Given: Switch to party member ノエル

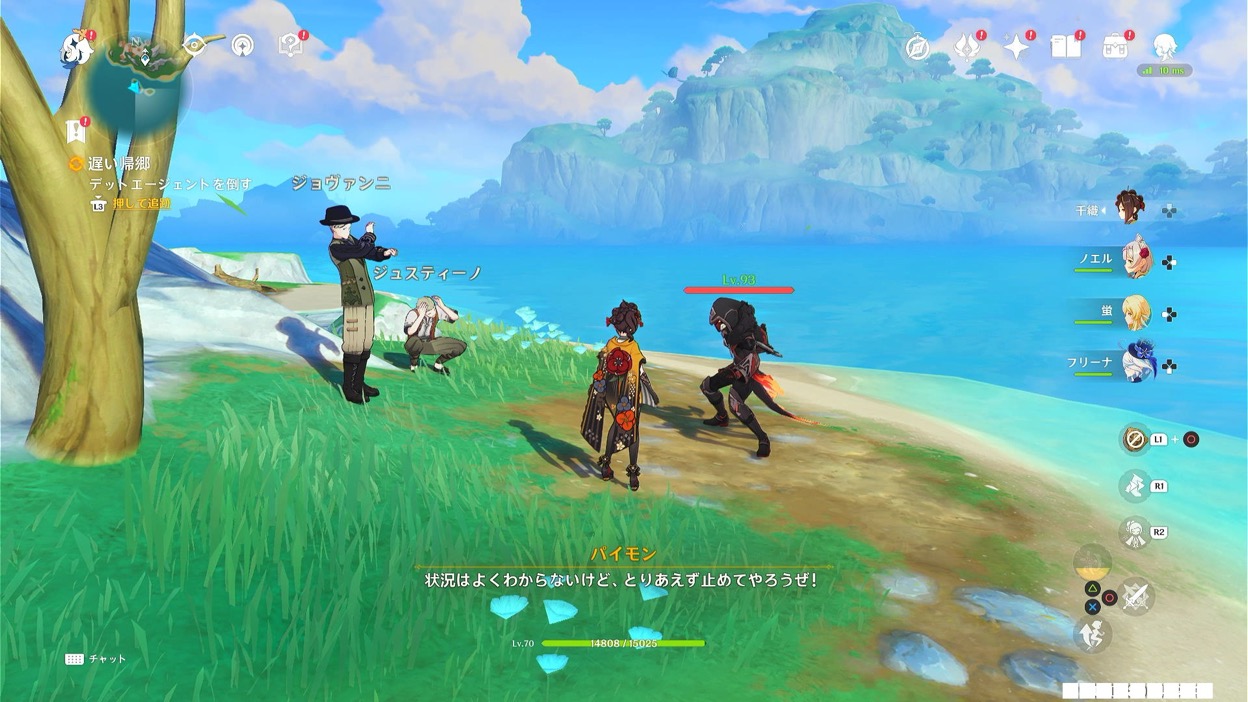Looking at the screenshot, I should pyautogui.click(x=1136, y=258).
